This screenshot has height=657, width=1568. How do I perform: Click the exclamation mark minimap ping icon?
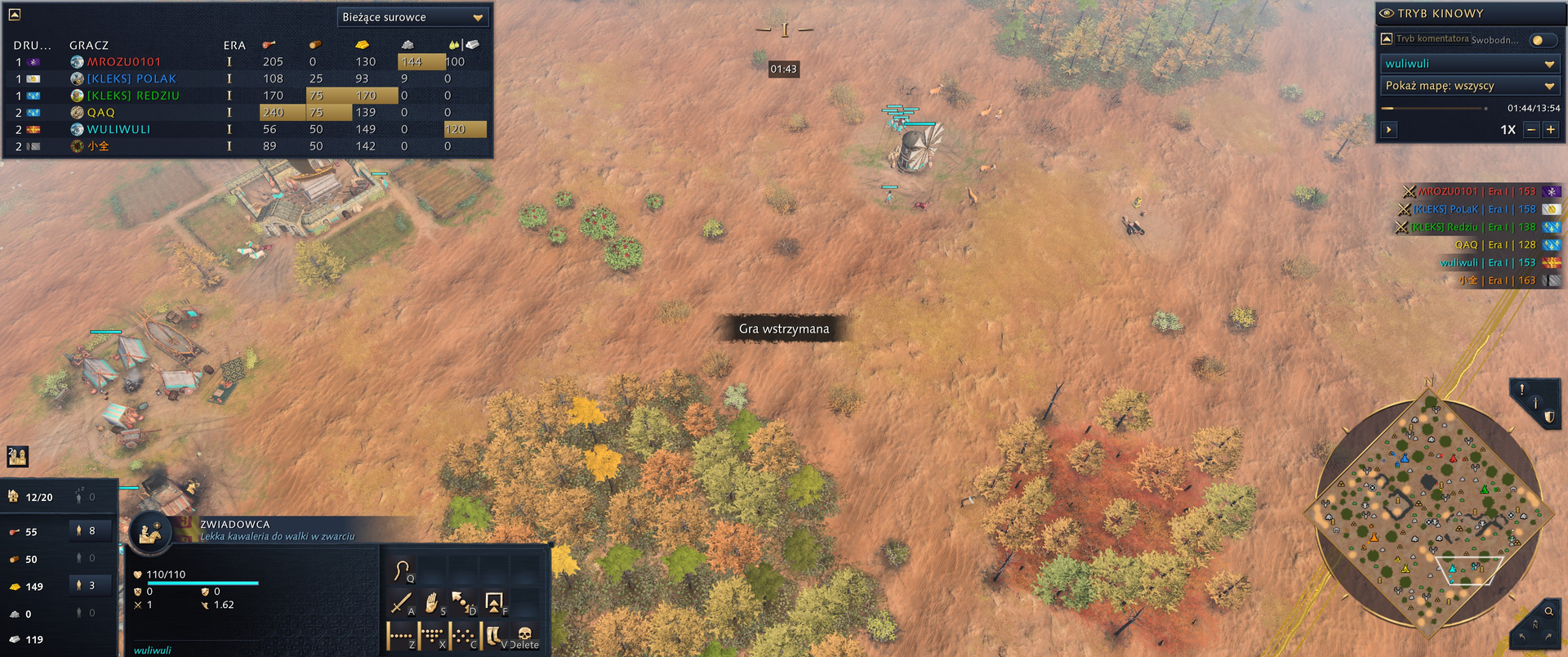[1522, 390]
